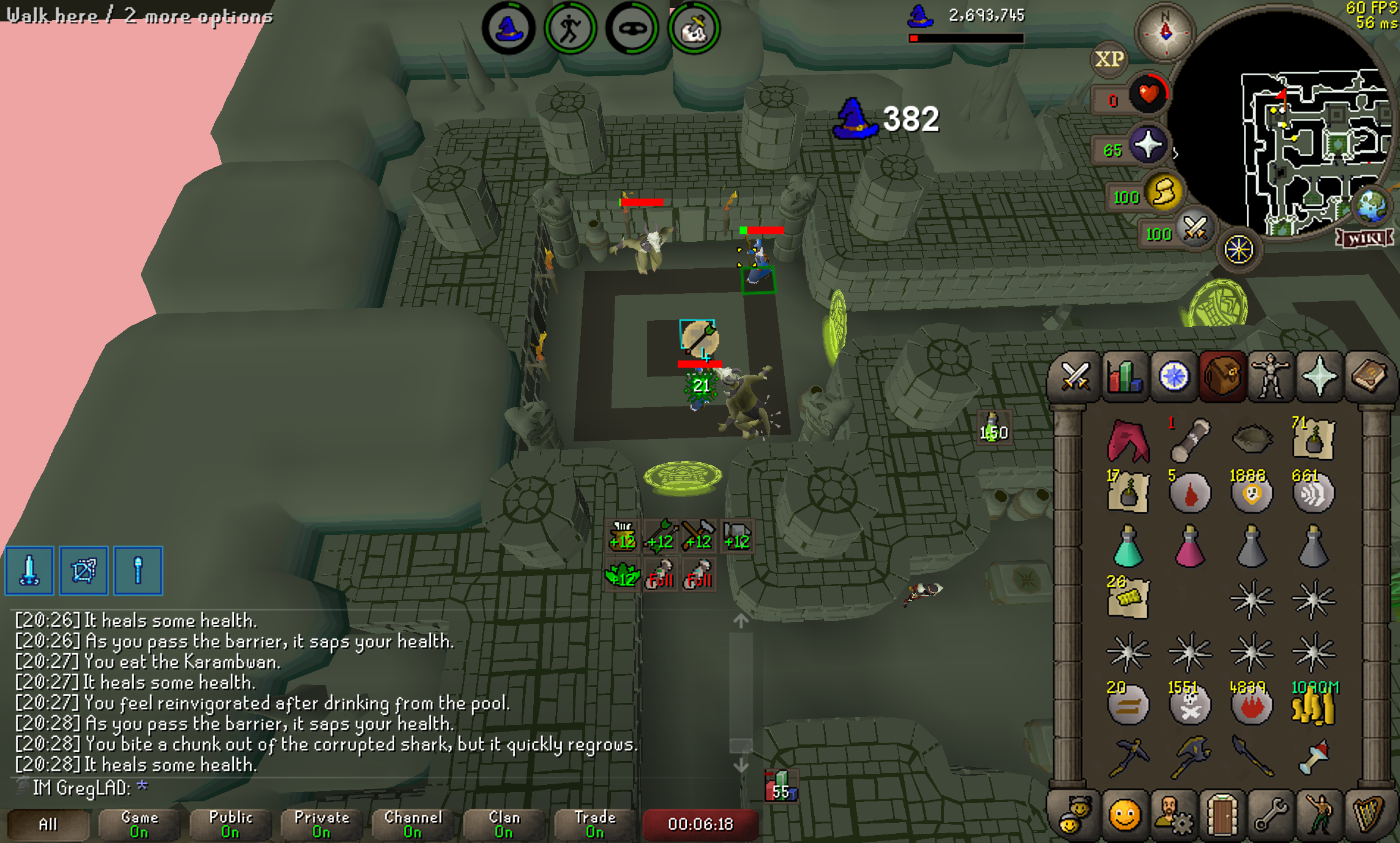Show the Prayer tab
Viewport: 1400px width, 843px height.
(1319, 377)
